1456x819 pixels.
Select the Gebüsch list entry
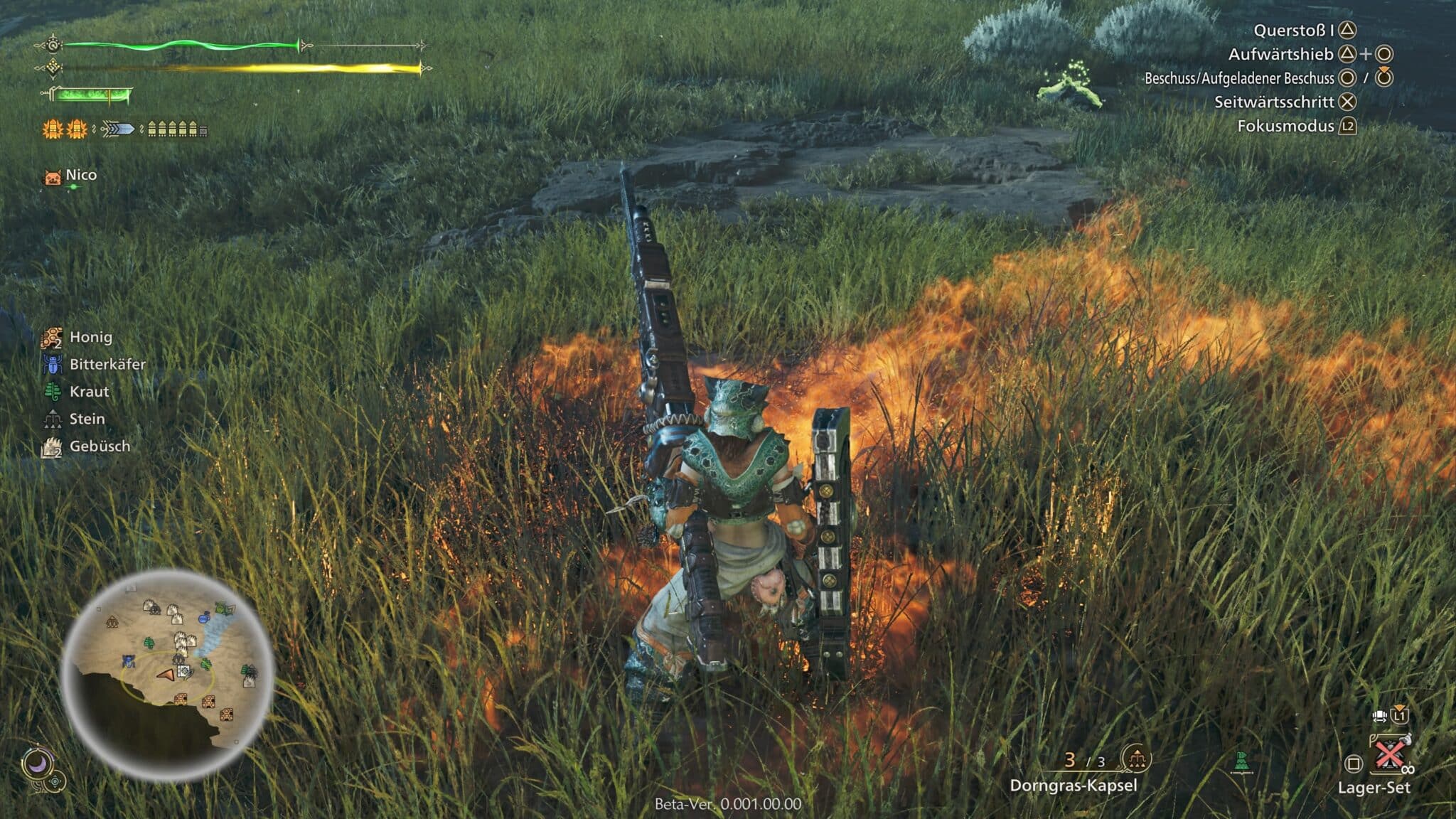coord(100,446)
